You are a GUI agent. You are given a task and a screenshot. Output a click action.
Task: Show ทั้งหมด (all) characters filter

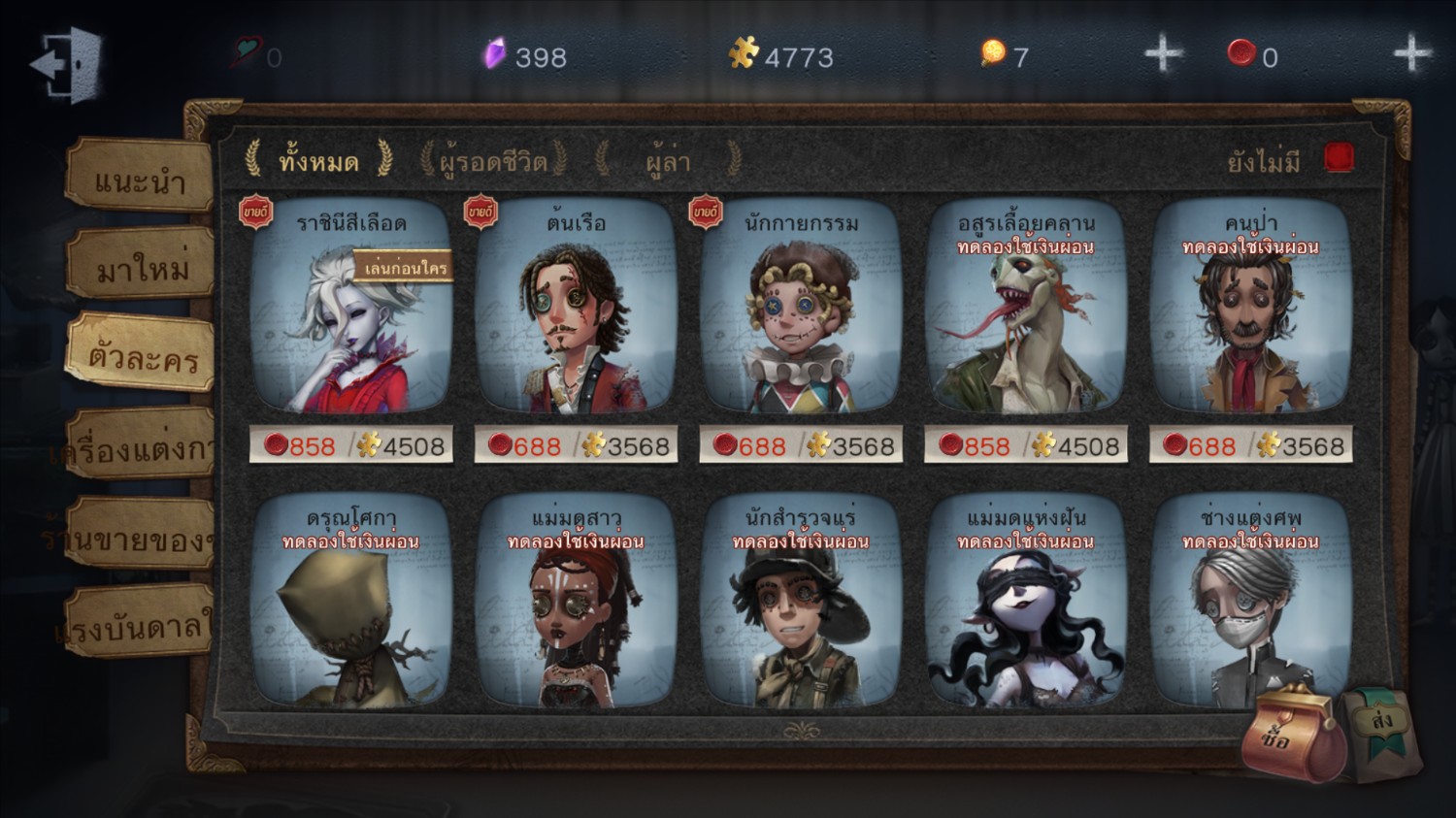tap(318, 160)
